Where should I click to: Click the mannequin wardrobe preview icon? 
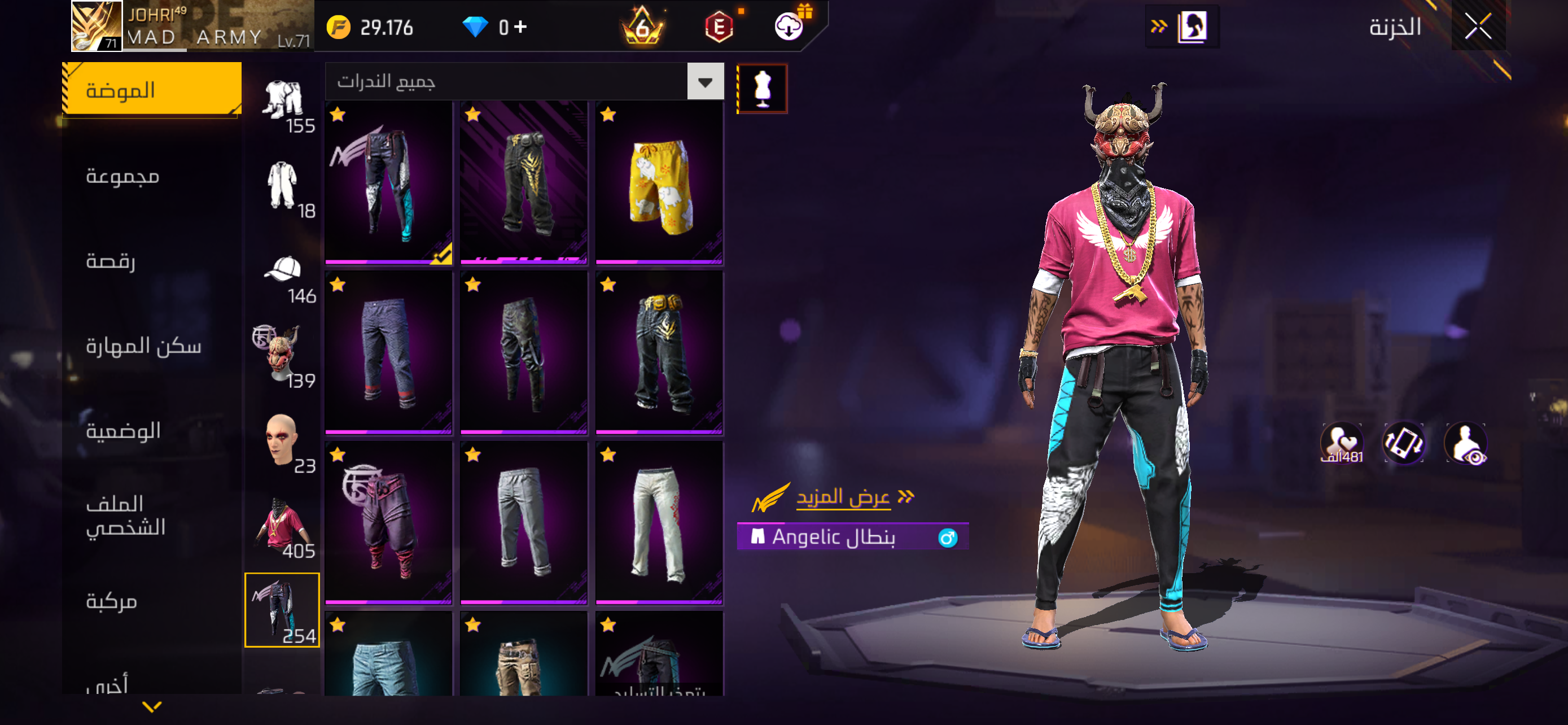click(x=762, y=87)
